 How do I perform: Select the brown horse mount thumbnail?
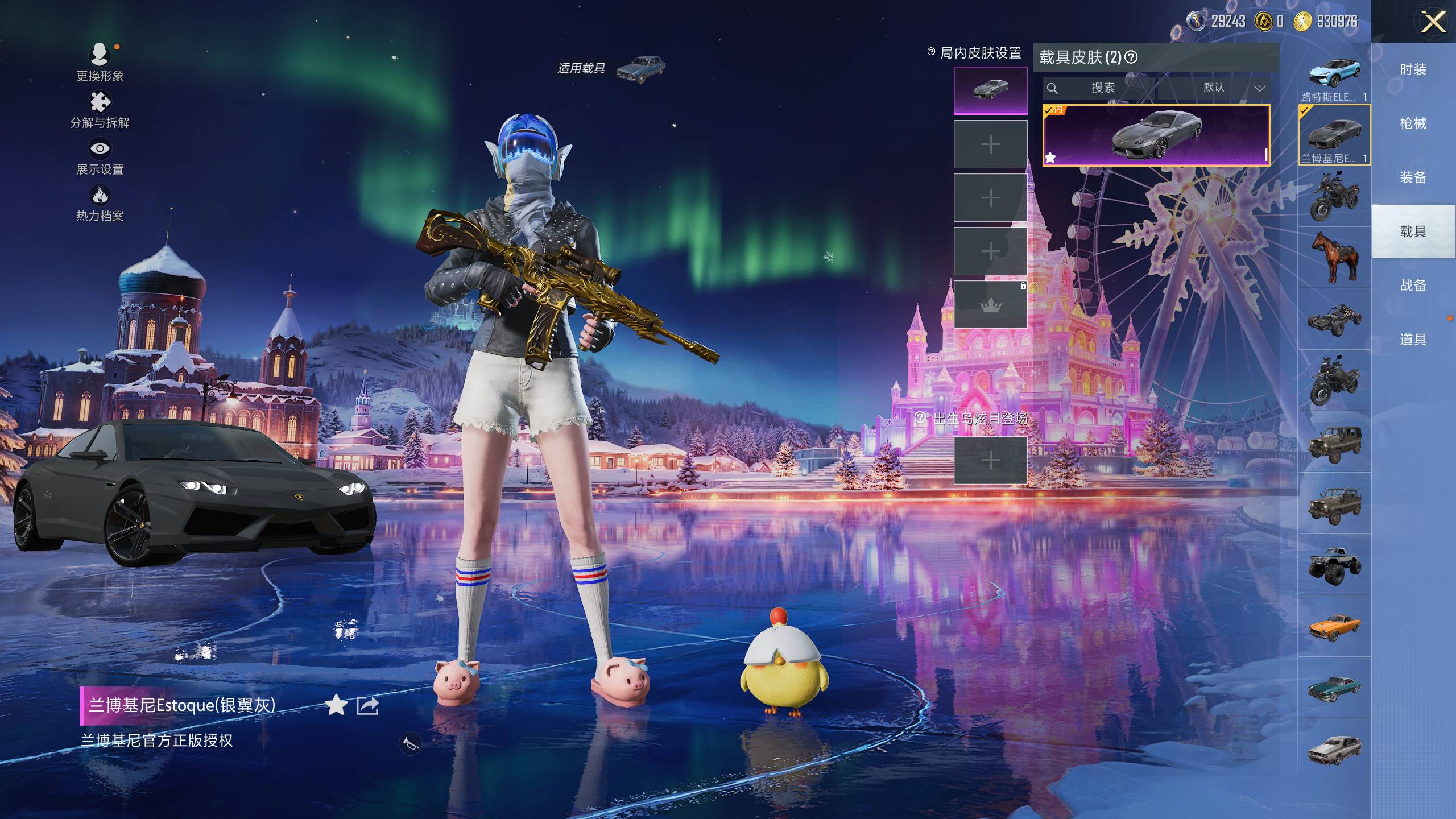[x=1334, y=257]
